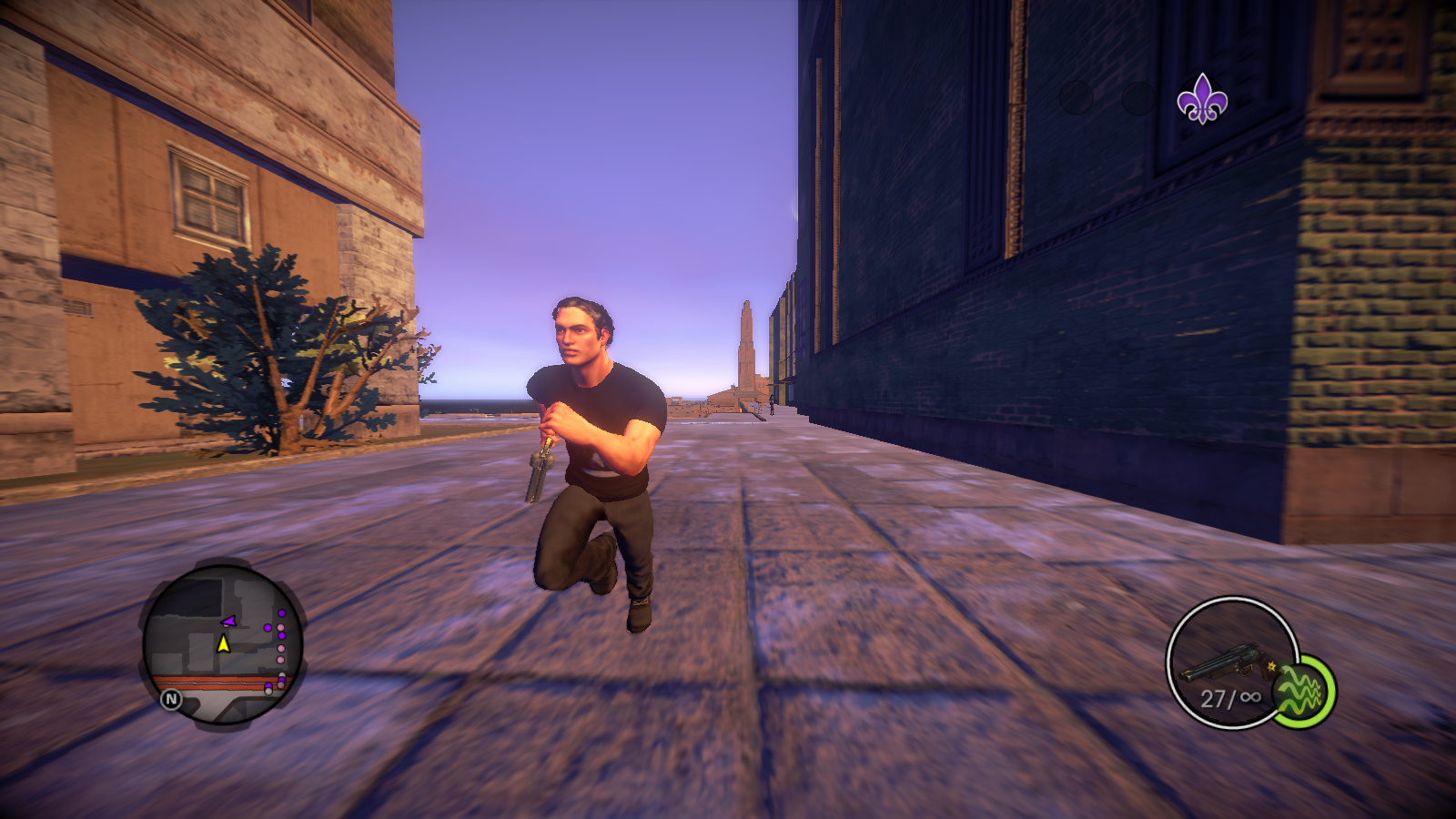Image resolution: width=1456 pixels, height=819 pixels.
Task: Toggle the lowest purple blip on the minimap
Action: [269, 685]
